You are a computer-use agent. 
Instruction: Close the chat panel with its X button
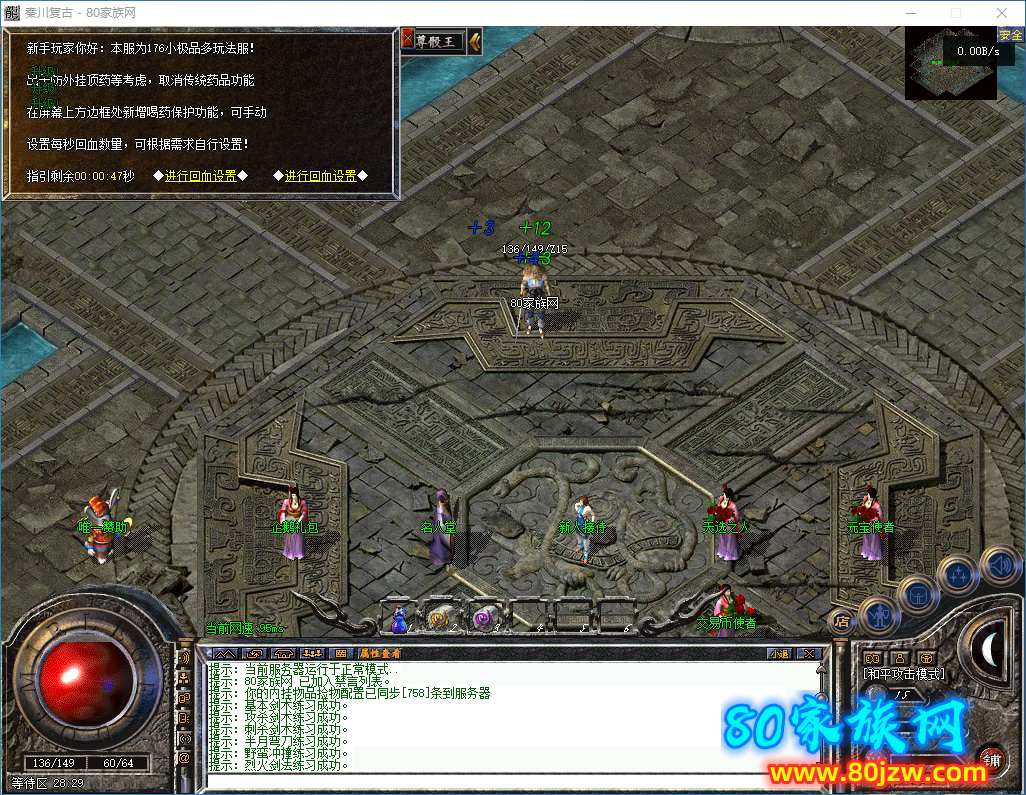(x=809, y=654)
